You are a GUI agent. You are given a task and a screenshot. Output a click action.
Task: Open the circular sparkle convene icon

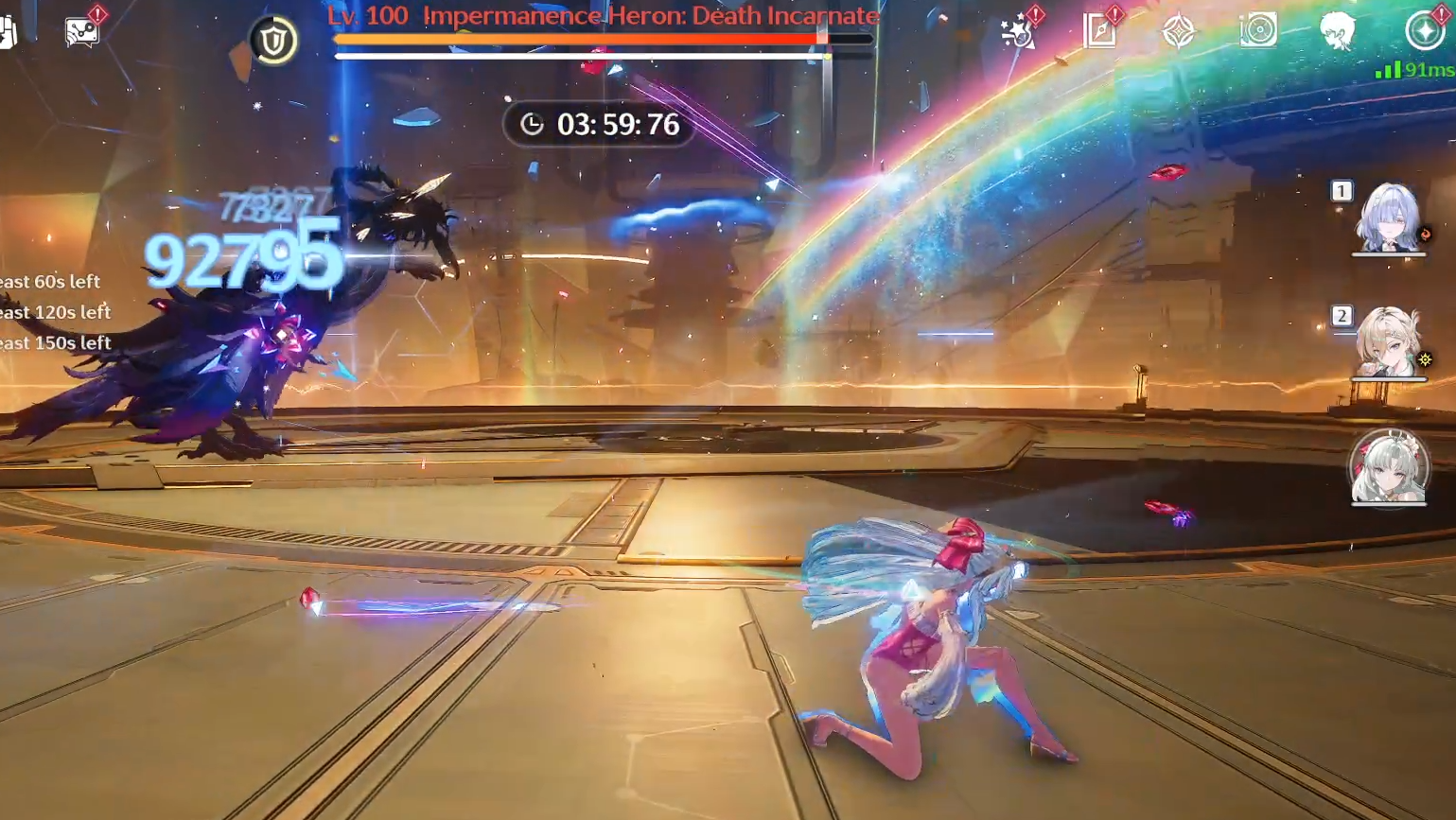tap(1424, 31)
